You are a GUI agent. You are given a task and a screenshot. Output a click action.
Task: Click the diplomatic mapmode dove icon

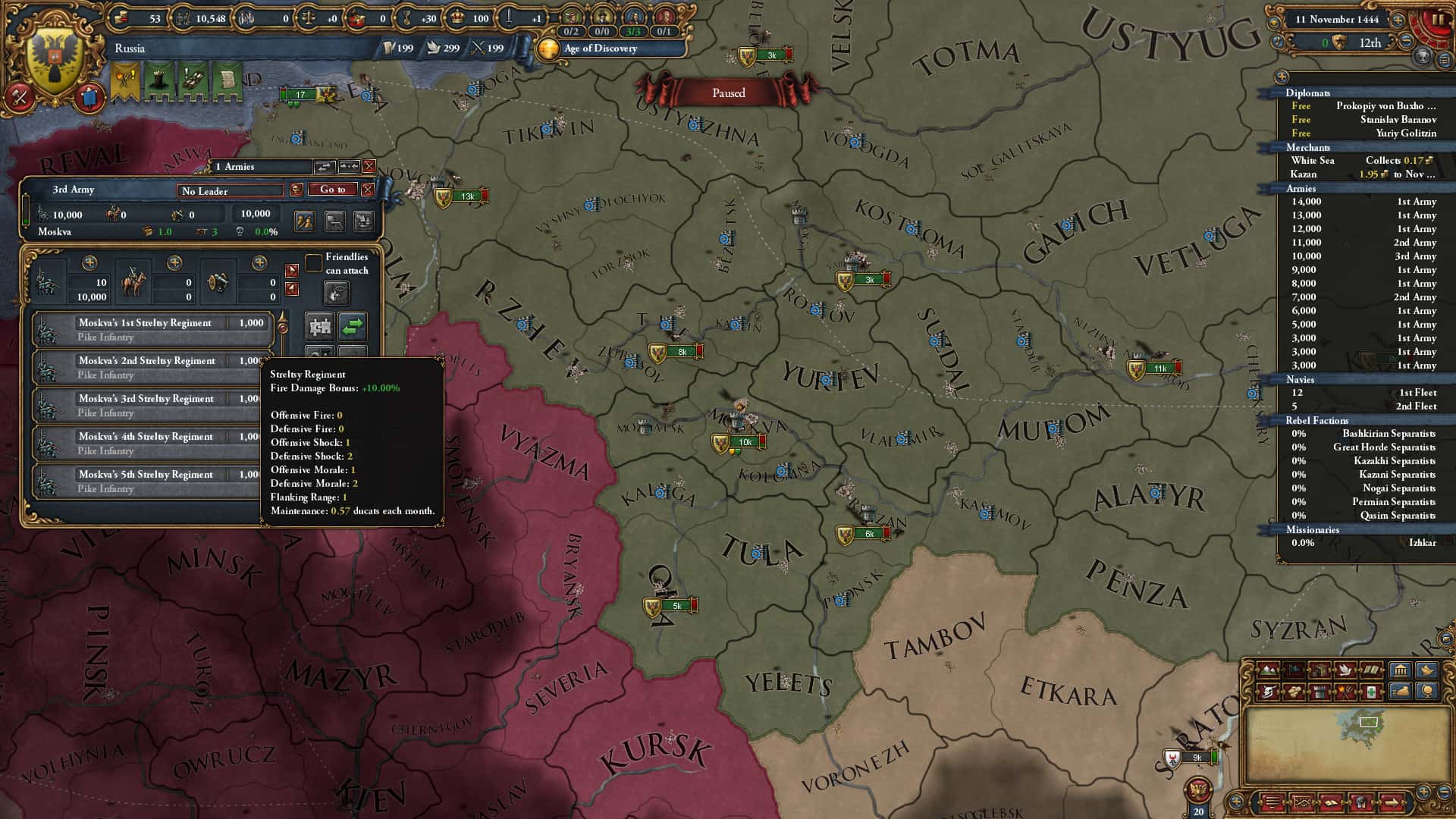[x=1345, y=670]
